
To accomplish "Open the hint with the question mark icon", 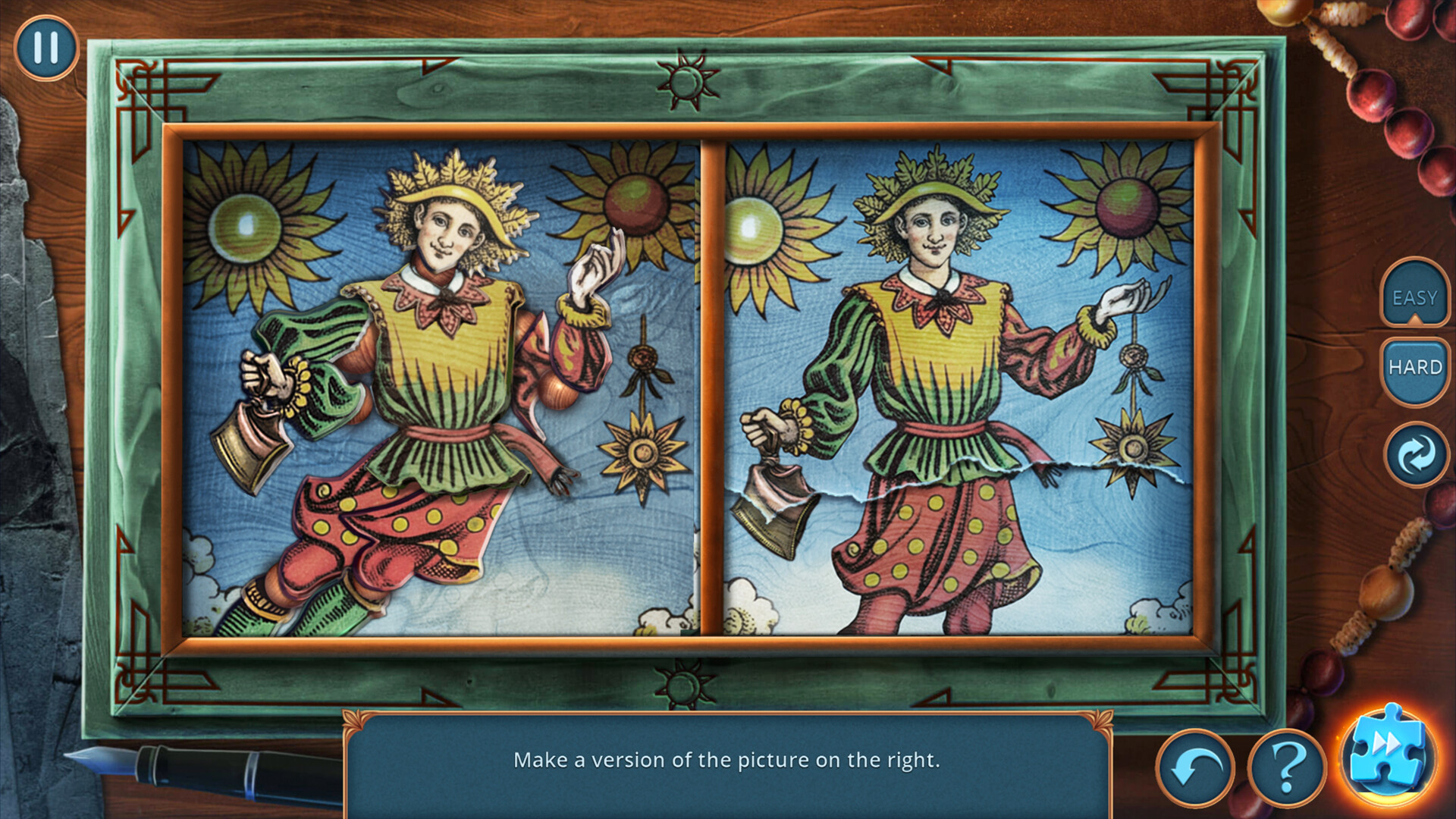I will (x=1289, y=768).
